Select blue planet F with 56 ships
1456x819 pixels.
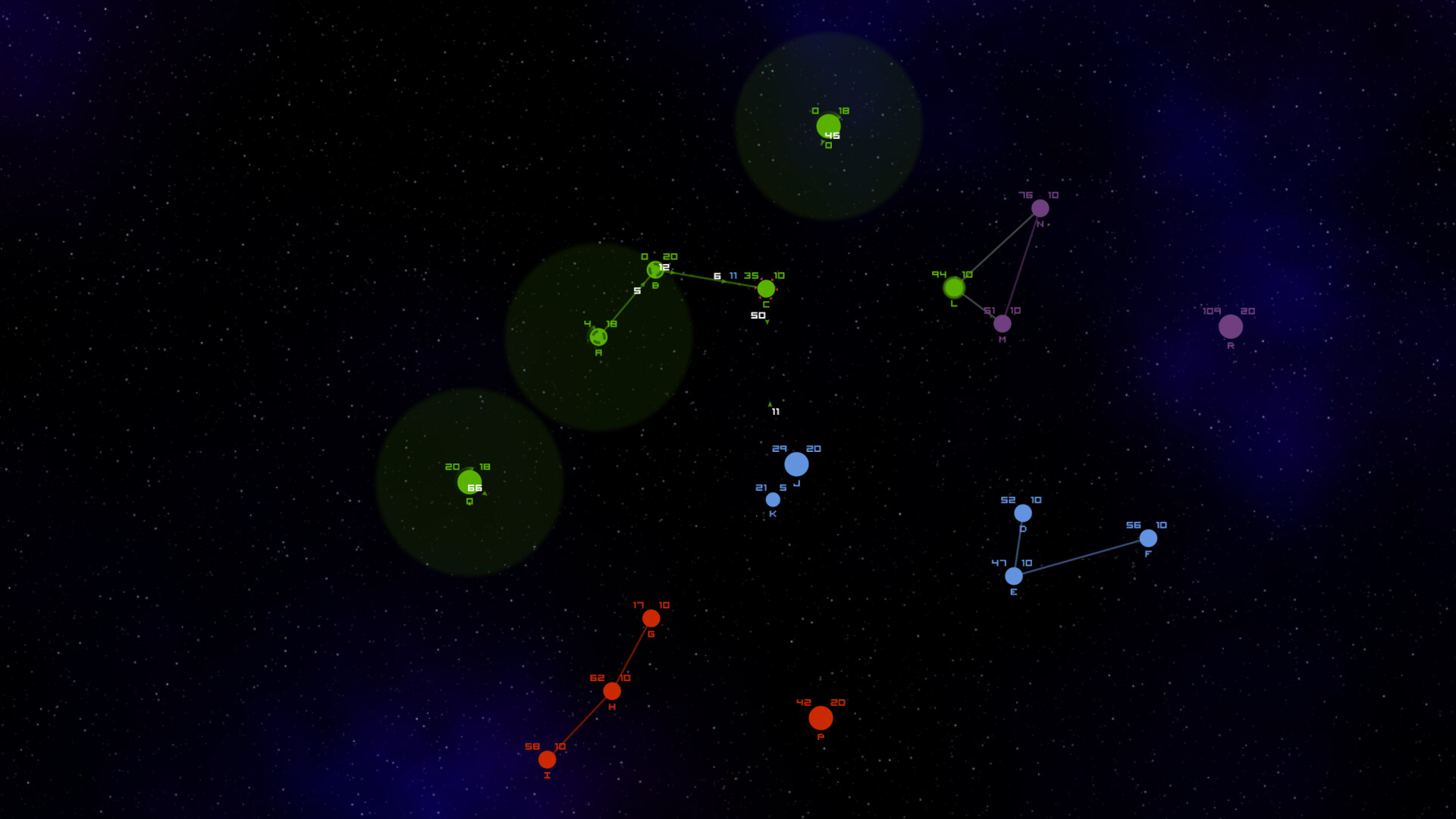click(1150, 538)
